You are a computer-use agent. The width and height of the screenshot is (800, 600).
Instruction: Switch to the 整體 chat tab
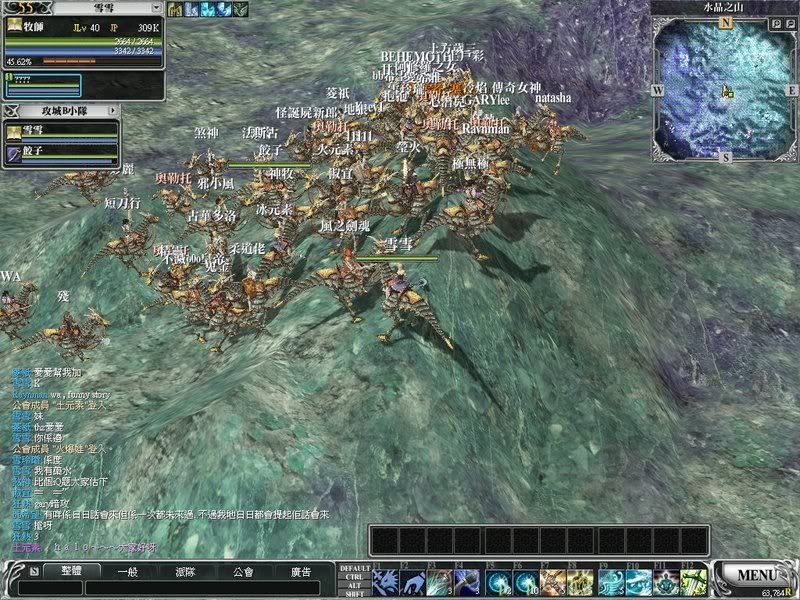tap(70, 572)
